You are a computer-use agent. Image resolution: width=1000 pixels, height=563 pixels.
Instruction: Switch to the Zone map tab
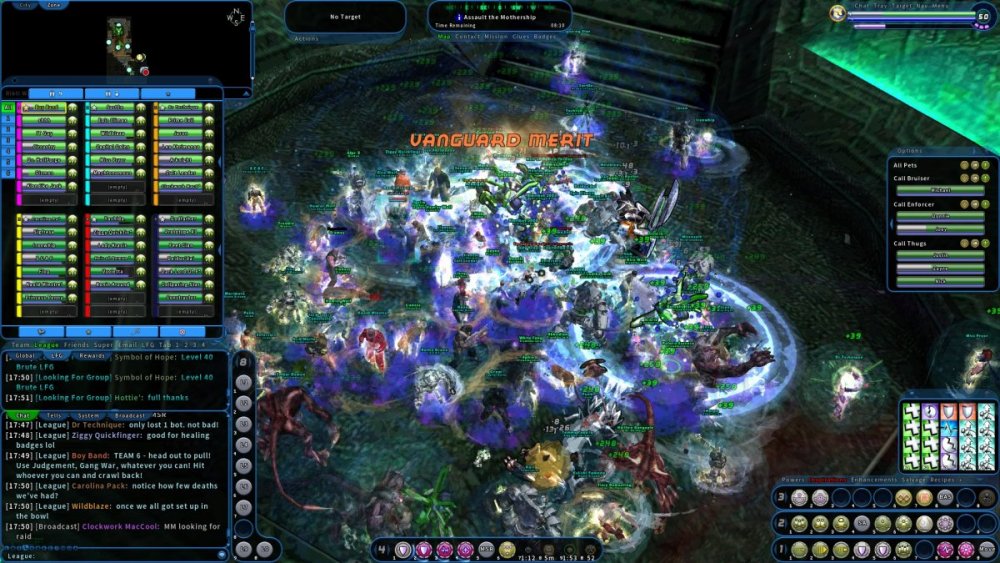(54, 5)
